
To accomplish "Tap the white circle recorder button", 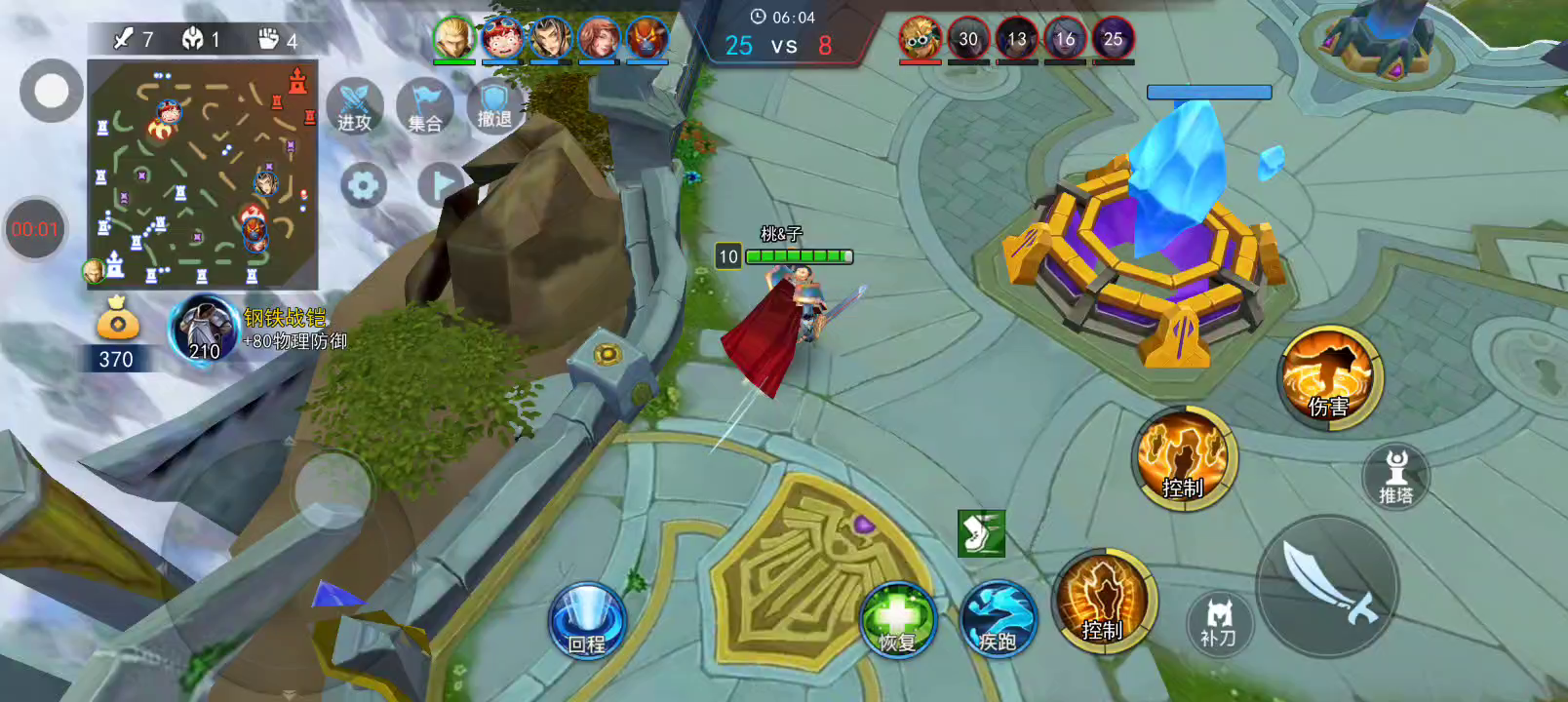I will pyautogui.click(x=51, y=91).
